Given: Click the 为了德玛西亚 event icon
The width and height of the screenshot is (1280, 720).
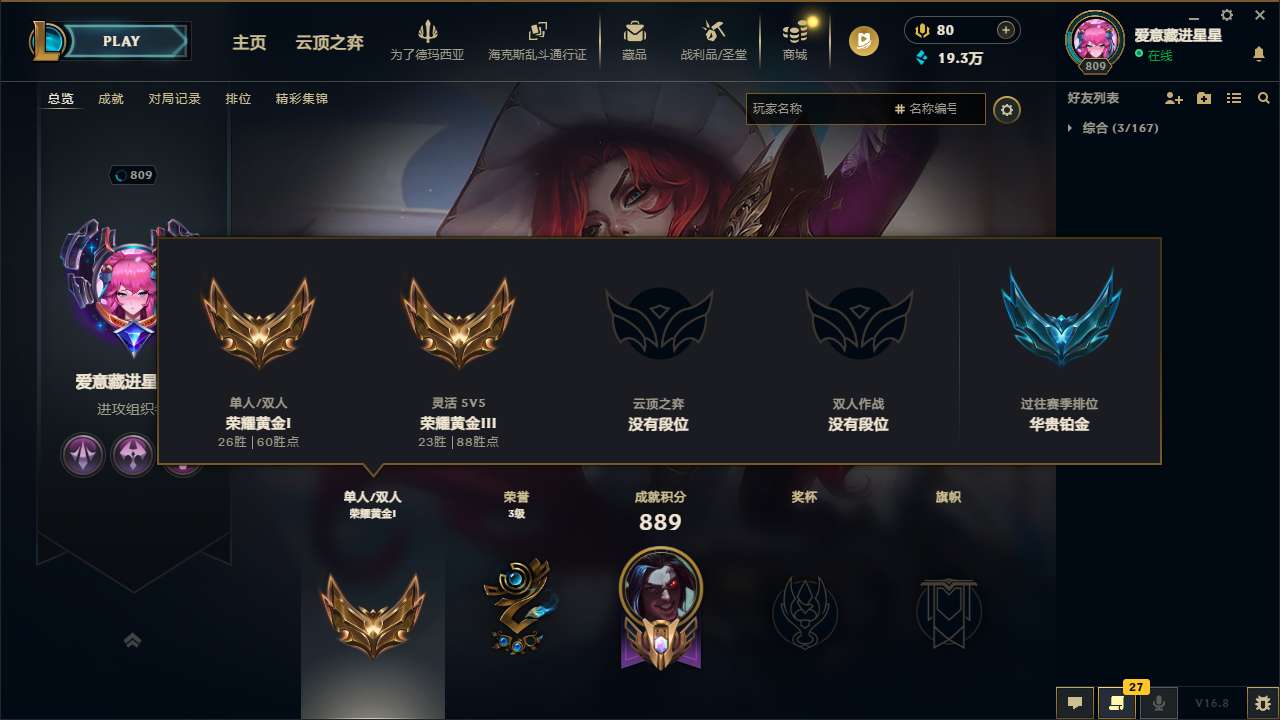Looking at the screenshot, I should click(428, 40).
